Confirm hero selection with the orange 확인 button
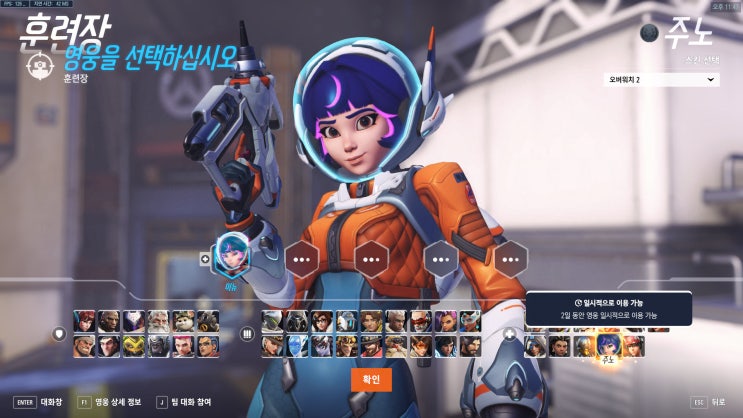This screenshot has height=418, width=743. [x=371, y=380]
